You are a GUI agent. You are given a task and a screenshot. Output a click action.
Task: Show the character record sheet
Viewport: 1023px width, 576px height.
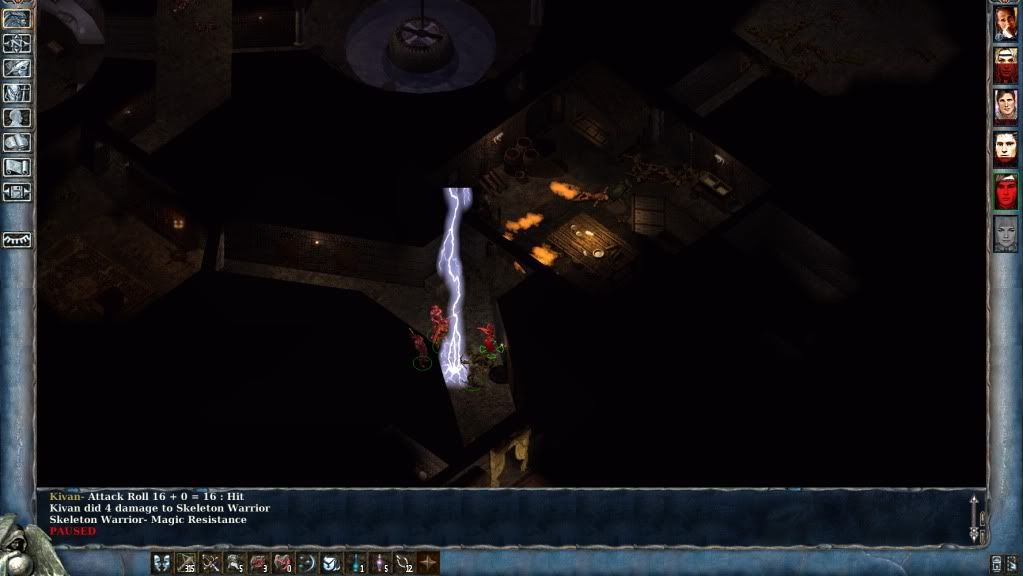[17, 118]
